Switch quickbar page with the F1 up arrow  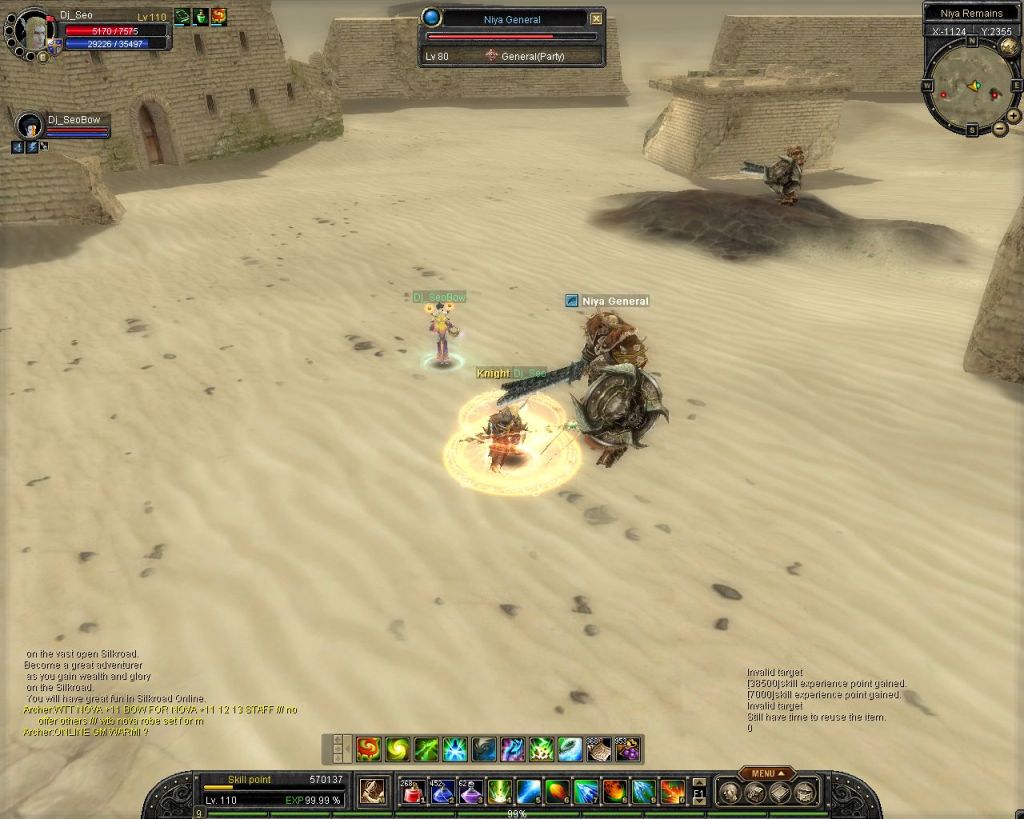tap(699, 782)
